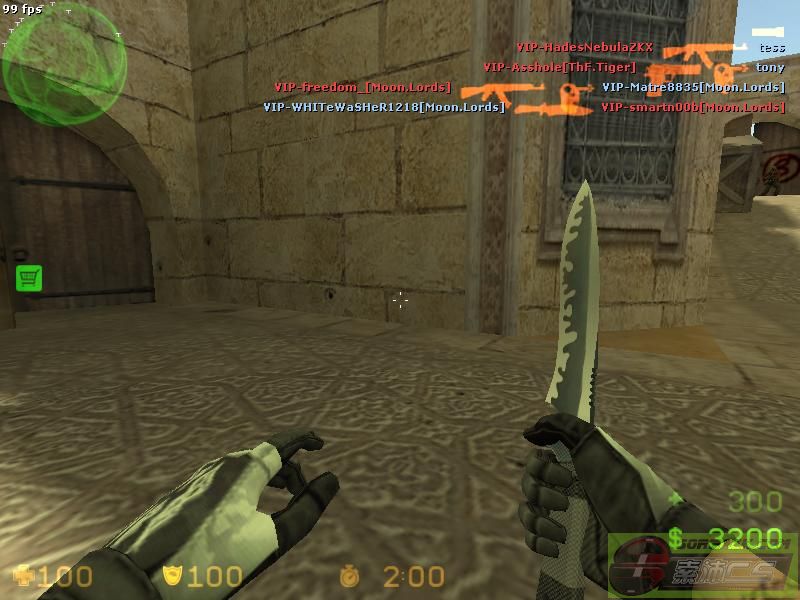Image resolution: width=800 pixels, height=600 pixels.
Task: Select VIP-WHITeWaSHeR1218 in the kill feed
Action: pos(384,107)
